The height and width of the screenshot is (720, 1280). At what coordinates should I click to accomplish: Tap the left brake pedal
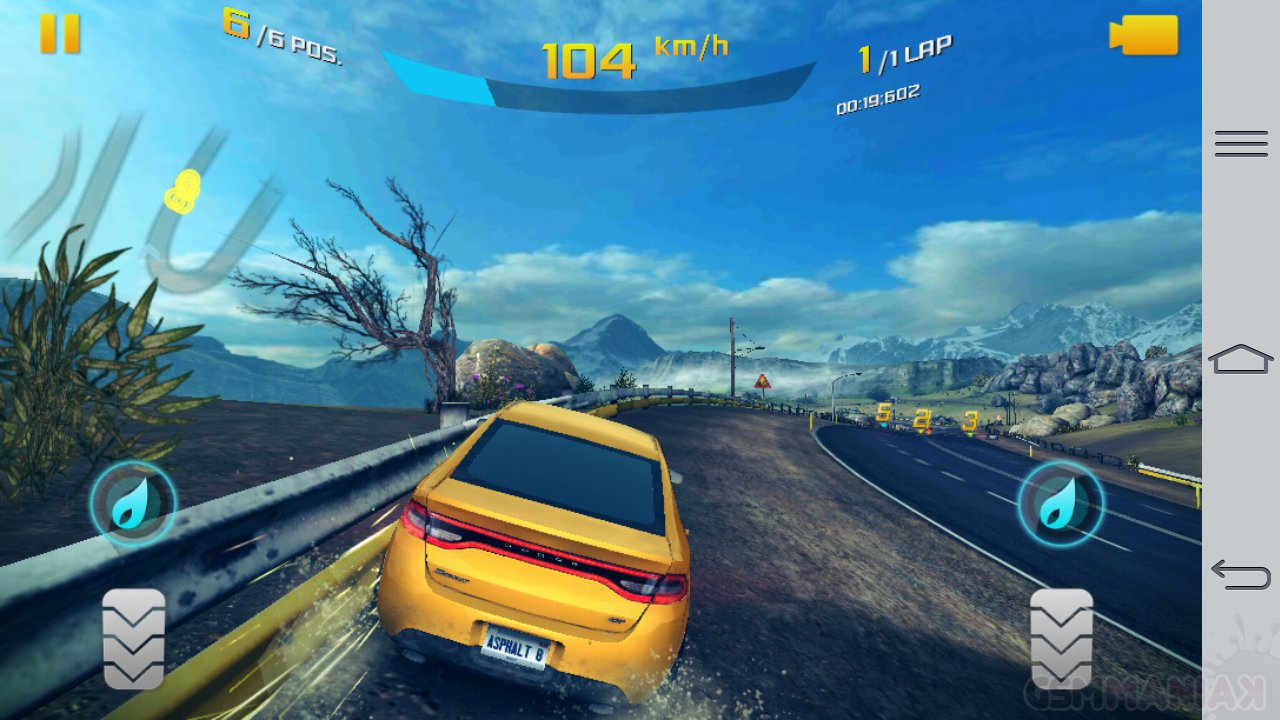click(x=133, y=638)
